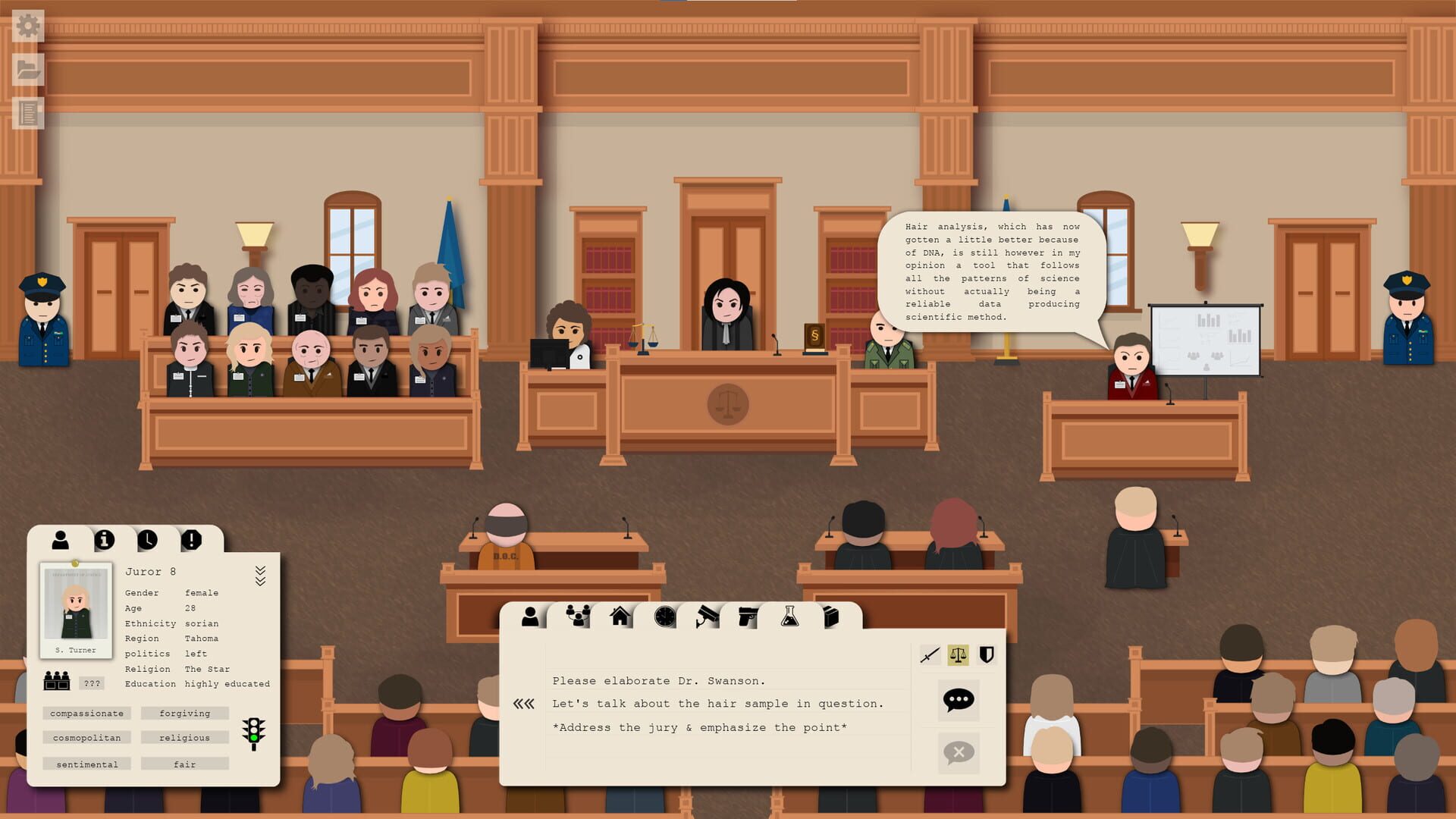Select the surveillance camera evidence tab
1456x819 pixels.
tap(706, 617)
